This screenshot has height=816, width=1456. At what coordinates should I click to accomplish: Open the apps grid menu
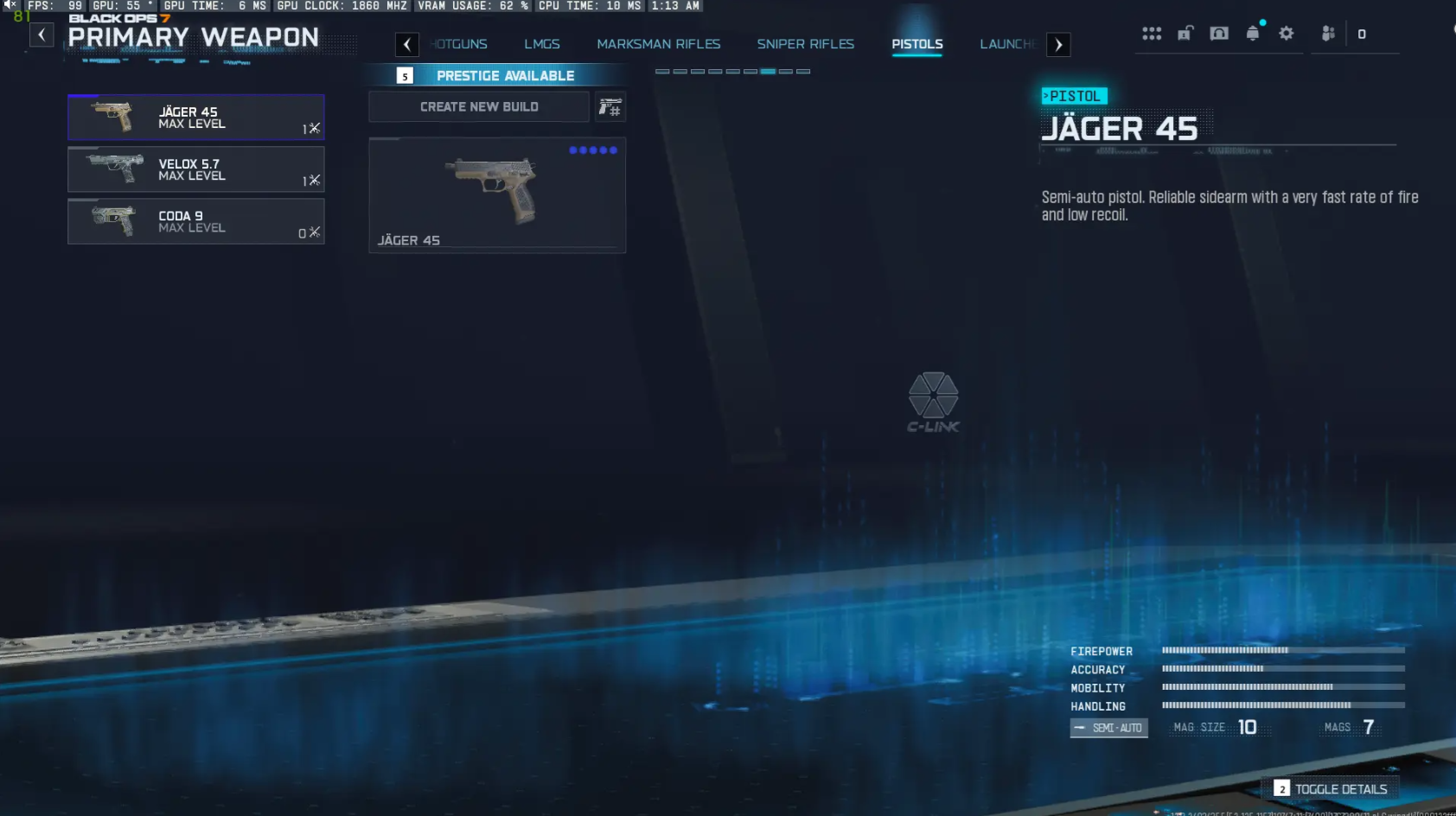1152,33
